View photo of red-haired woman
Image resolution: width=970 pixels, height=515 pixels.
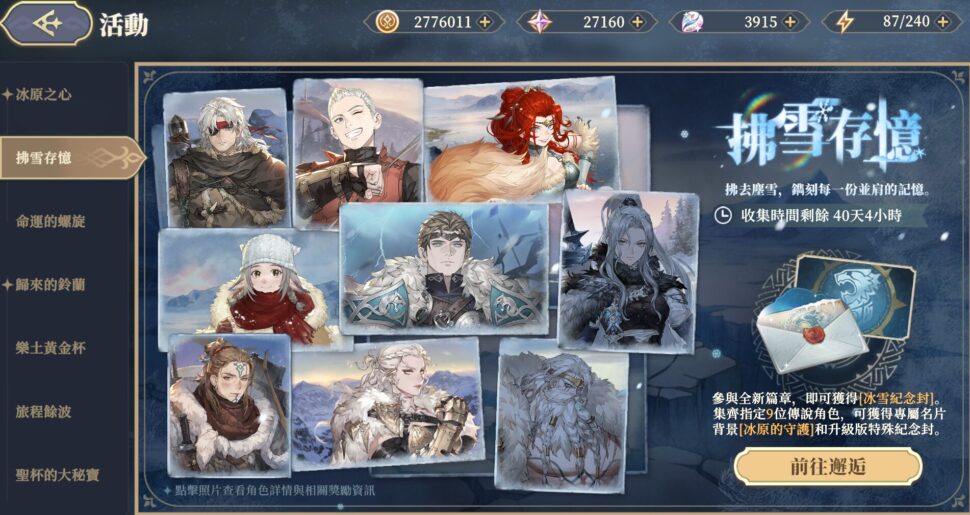click(520, 140)
